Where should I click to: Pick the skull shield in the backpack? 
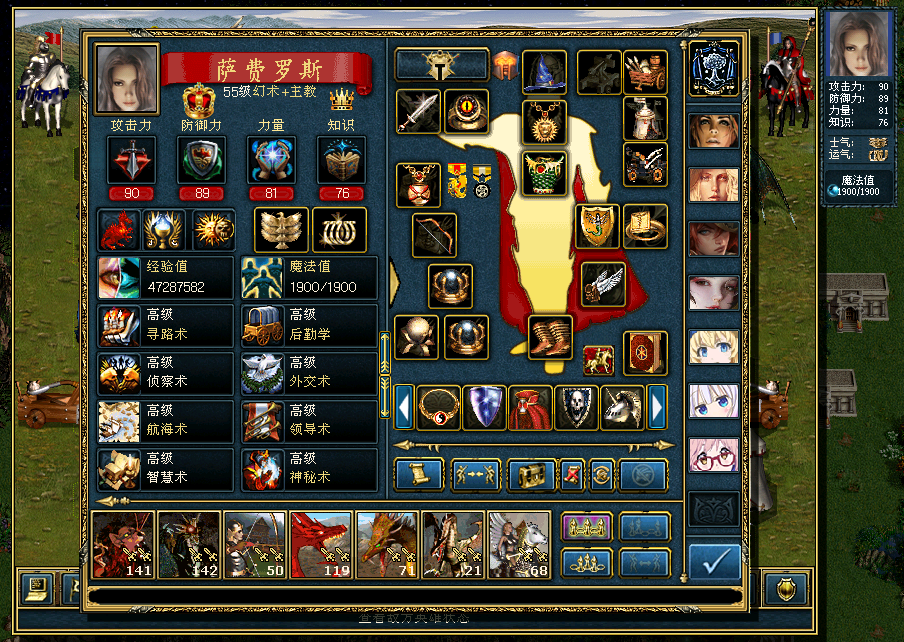pyautogui.click(x=576, y=407)
